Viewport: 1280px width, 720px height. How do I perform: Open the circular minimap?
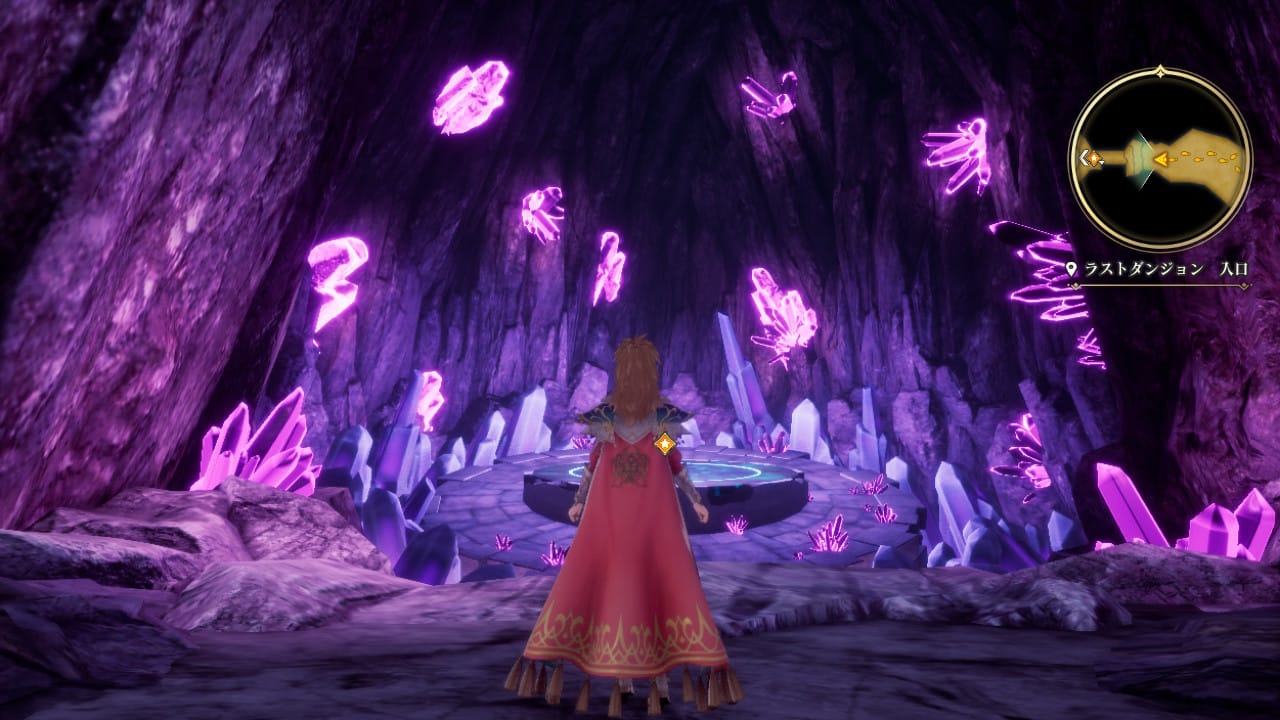point(1160,159)
